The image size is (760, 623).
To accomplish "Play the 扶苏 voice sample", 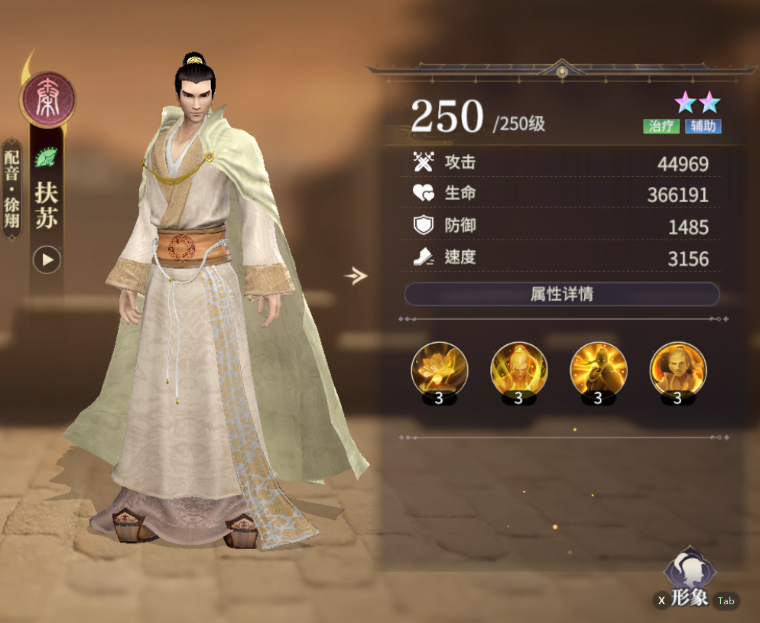I will point(47,260).
